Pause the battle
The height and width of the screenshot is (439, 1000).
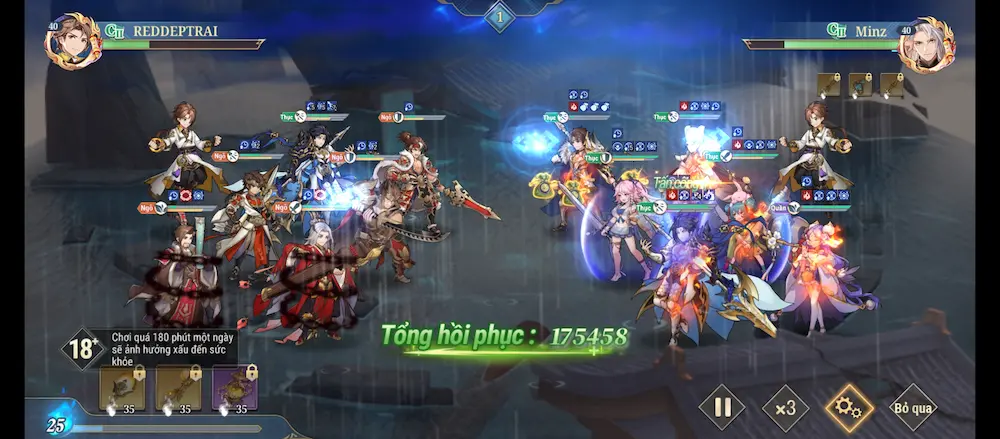pyautogui.click(x=722, y=407)
